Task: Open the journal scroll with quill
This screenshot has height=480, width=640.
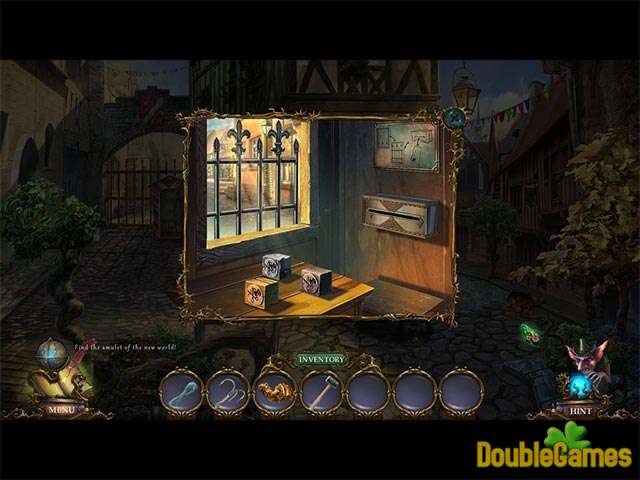Action: pos(62,378)
